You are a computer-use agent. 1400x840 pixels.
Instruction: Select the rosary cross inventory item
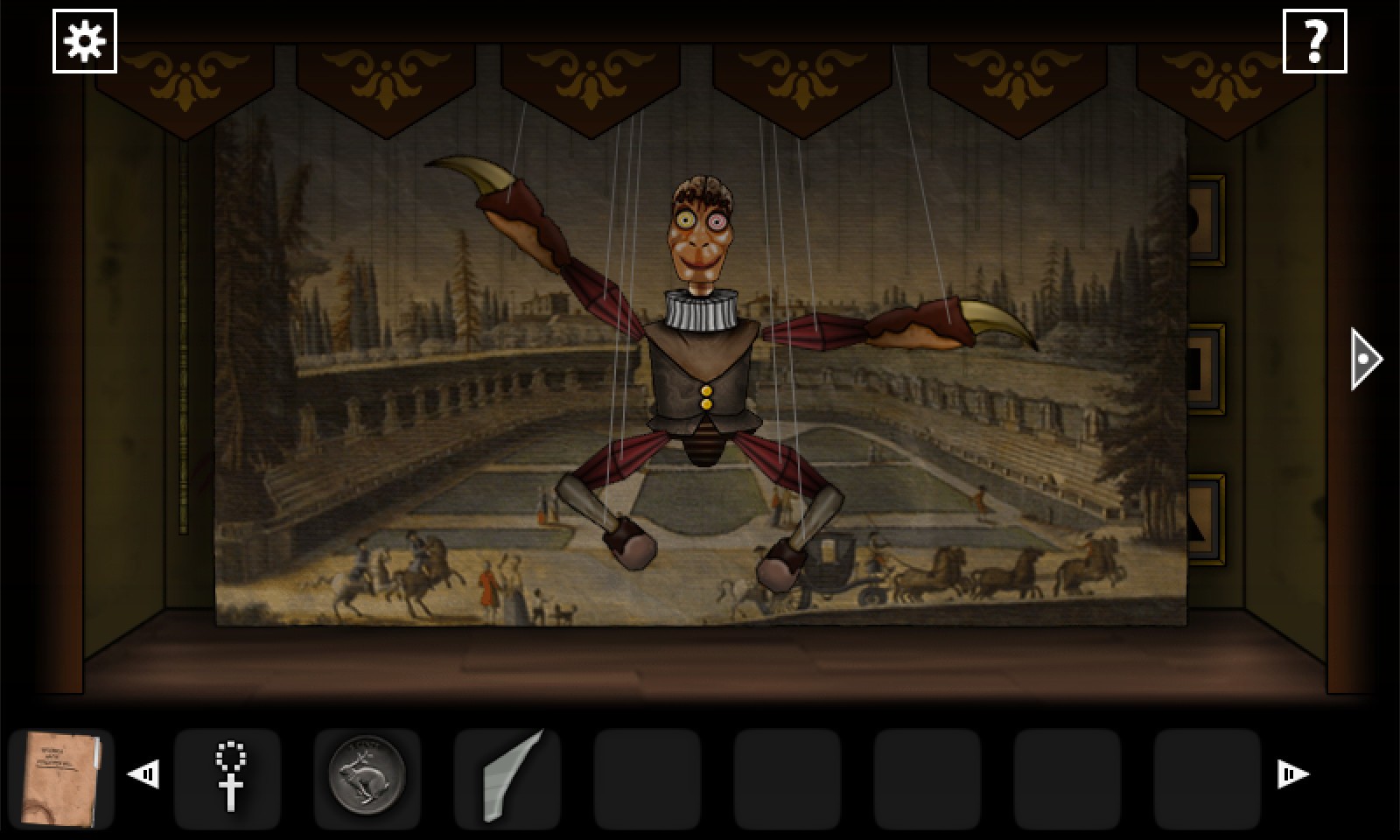click(228, 777)
